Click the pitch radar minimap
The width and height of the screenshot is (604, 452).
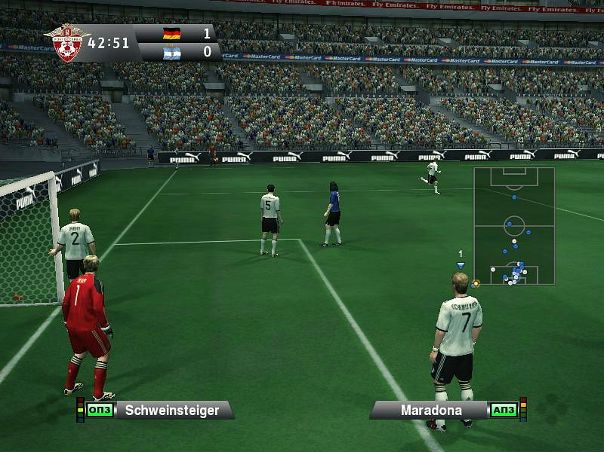514,226
